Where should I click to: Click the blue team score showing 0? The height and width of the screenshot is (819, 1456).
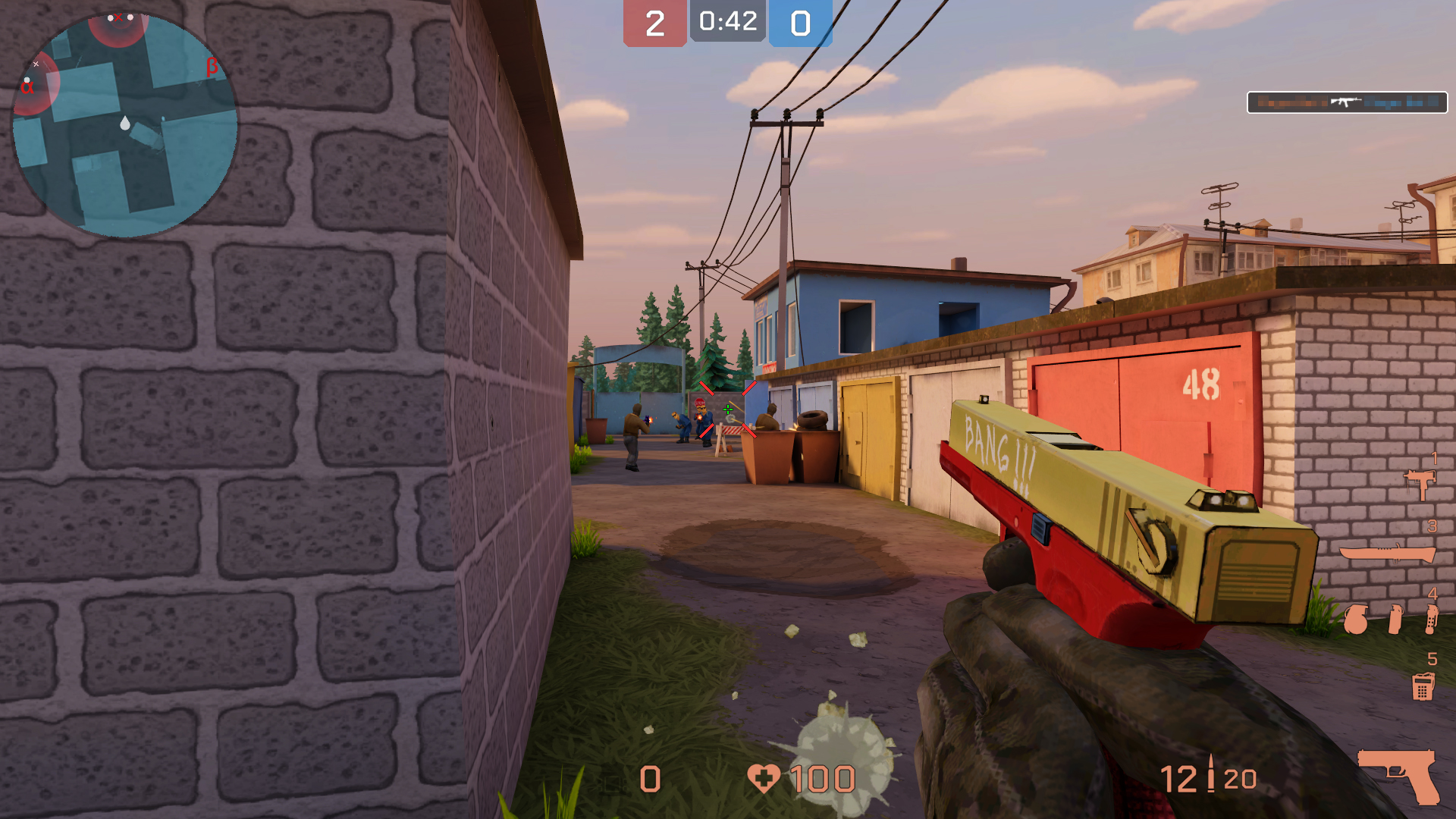click(800, 21)
